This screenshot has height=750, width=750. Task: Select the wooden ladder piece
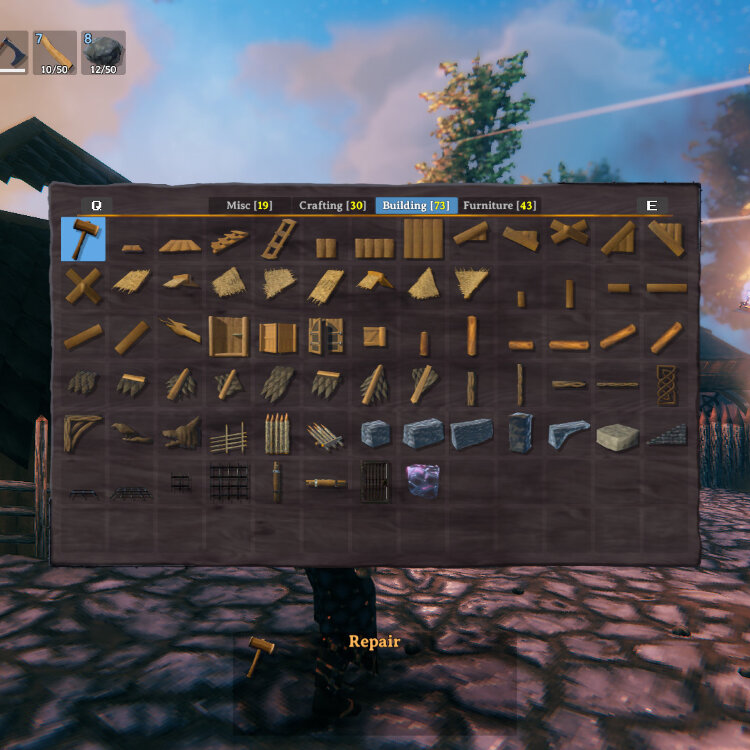point(279,239)
